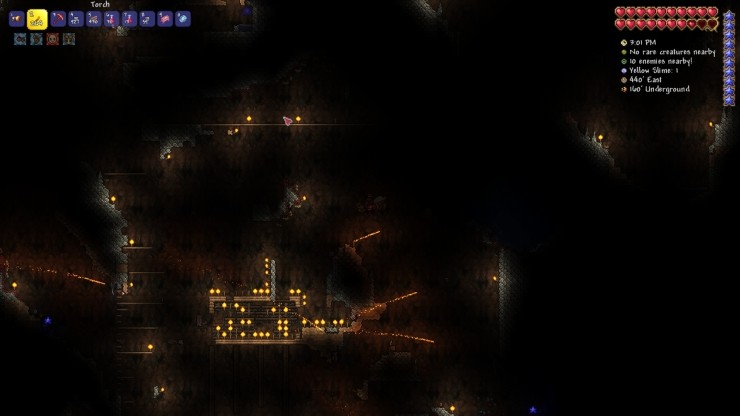The image size is (740, 416).
Task: Select the pink item in hotbar slot nine
Action: (165, 19)
